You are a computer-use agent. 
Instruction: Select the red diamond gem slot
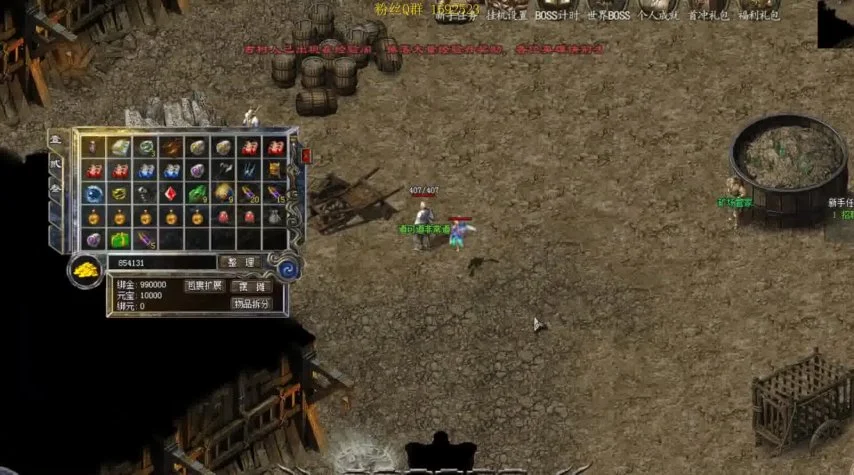(x=171, y=193)
